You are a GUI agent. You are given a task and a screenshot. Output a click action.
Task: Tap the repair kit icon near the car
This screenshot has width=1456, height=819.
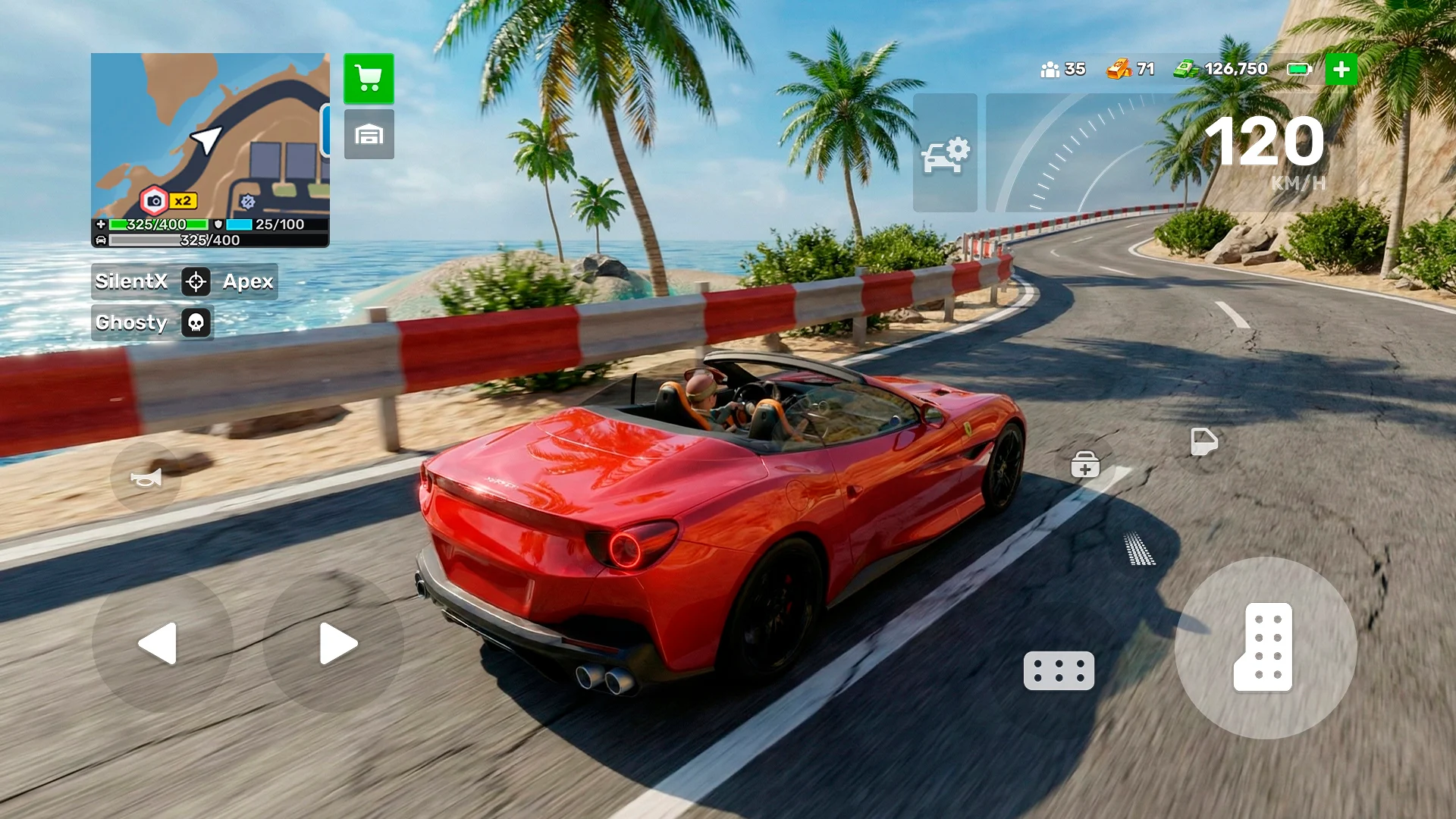click(x=1084, y=464)
